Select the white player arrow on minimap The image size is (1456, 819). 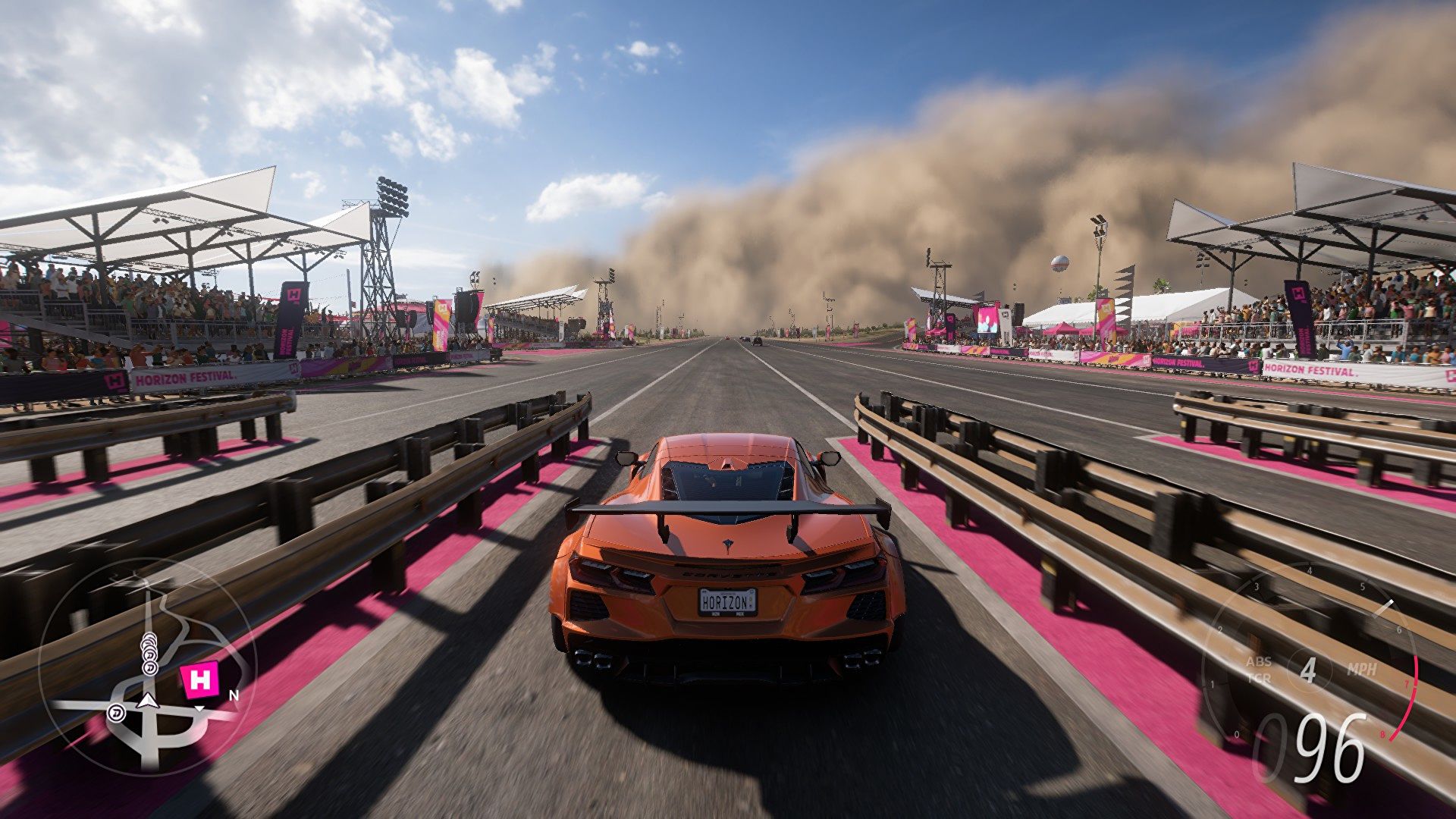pos(148,700)
